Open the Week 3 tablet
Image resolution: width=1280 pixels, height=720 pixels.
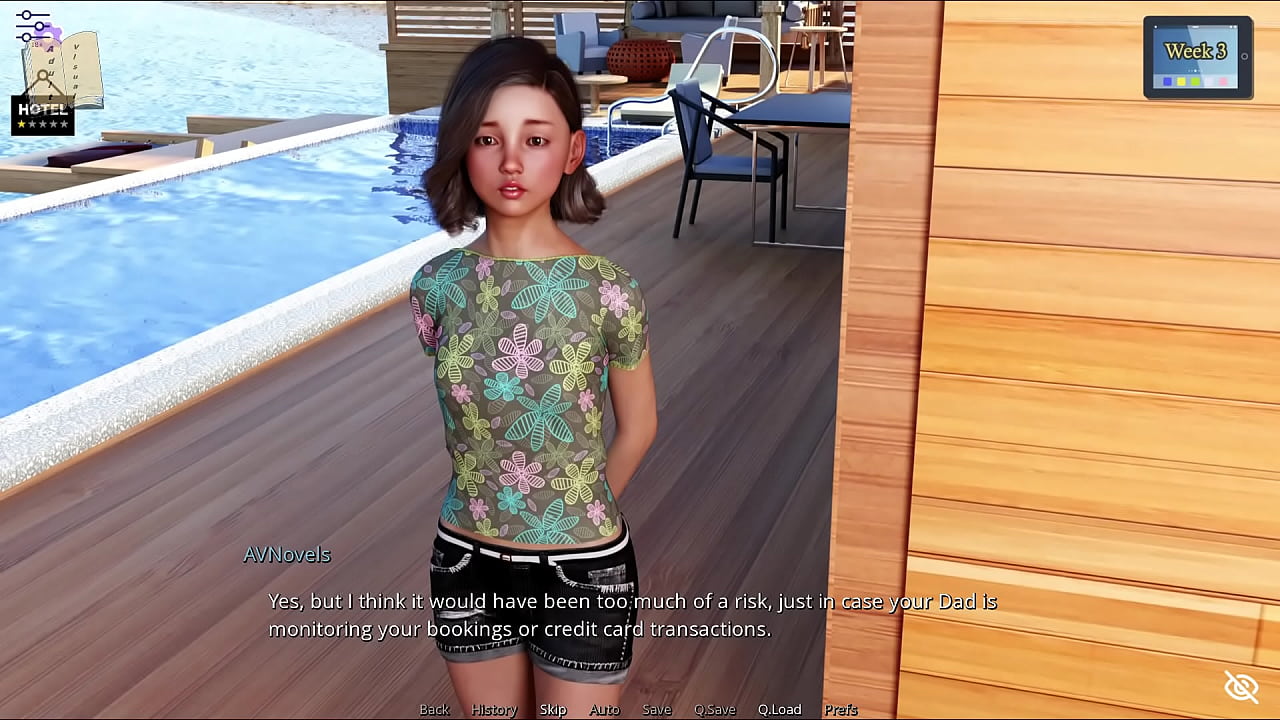tap(1197, 57)
